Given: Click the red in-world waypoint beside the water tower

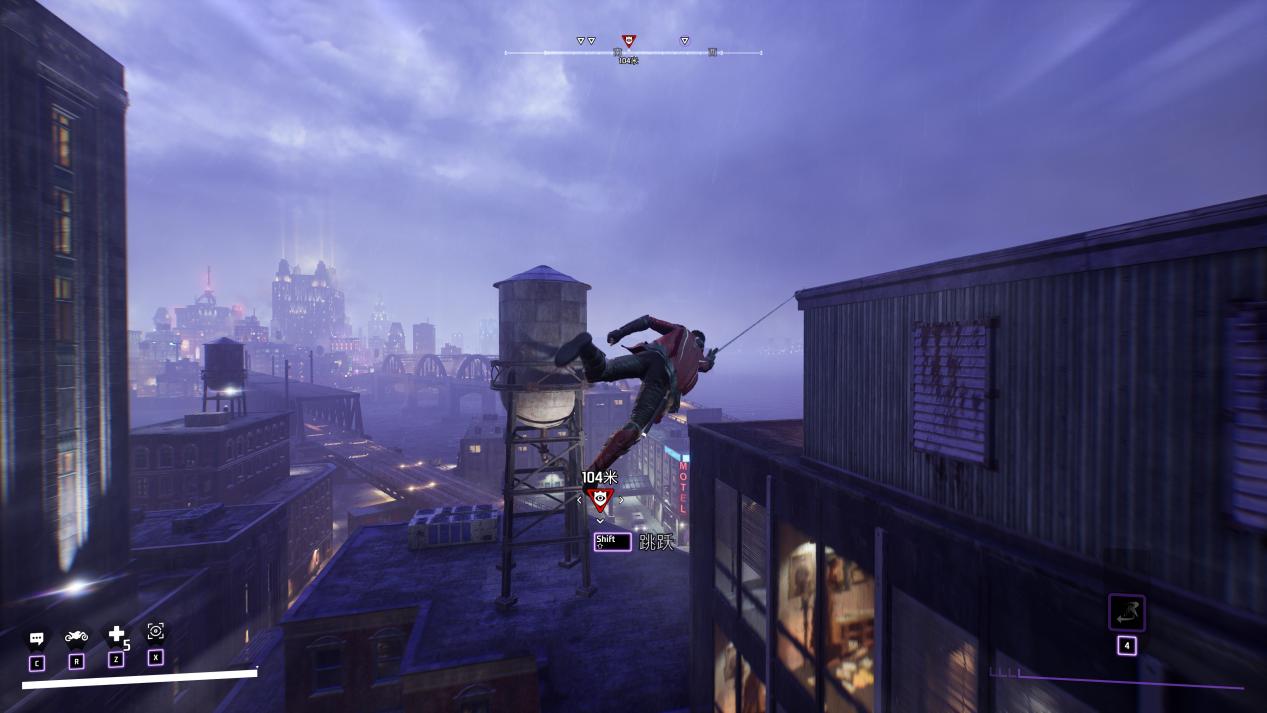Looking at the screenshot, I should click(600, 499).
